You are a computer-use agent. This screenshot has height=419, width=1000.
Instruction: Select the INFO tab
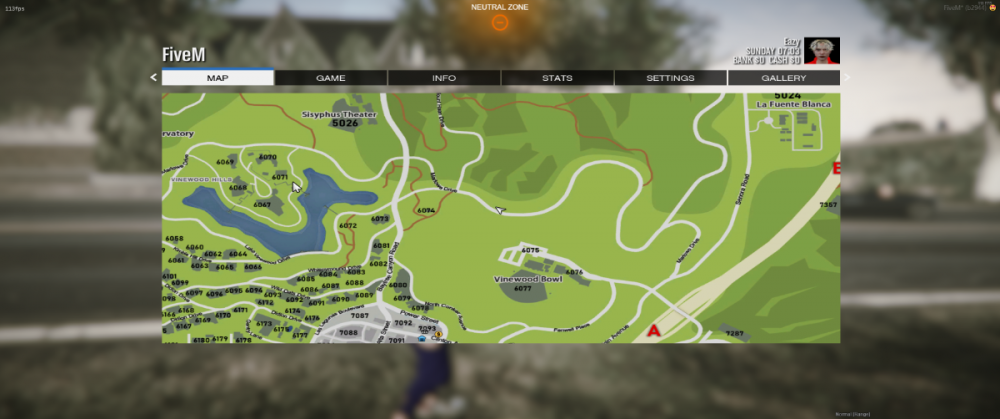click(x=444, y=77)
